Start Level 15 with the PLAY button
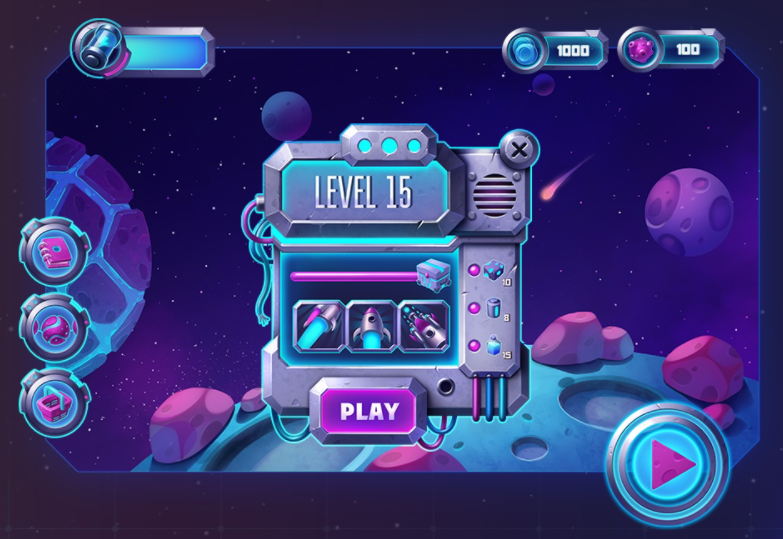 click(368, 411)
